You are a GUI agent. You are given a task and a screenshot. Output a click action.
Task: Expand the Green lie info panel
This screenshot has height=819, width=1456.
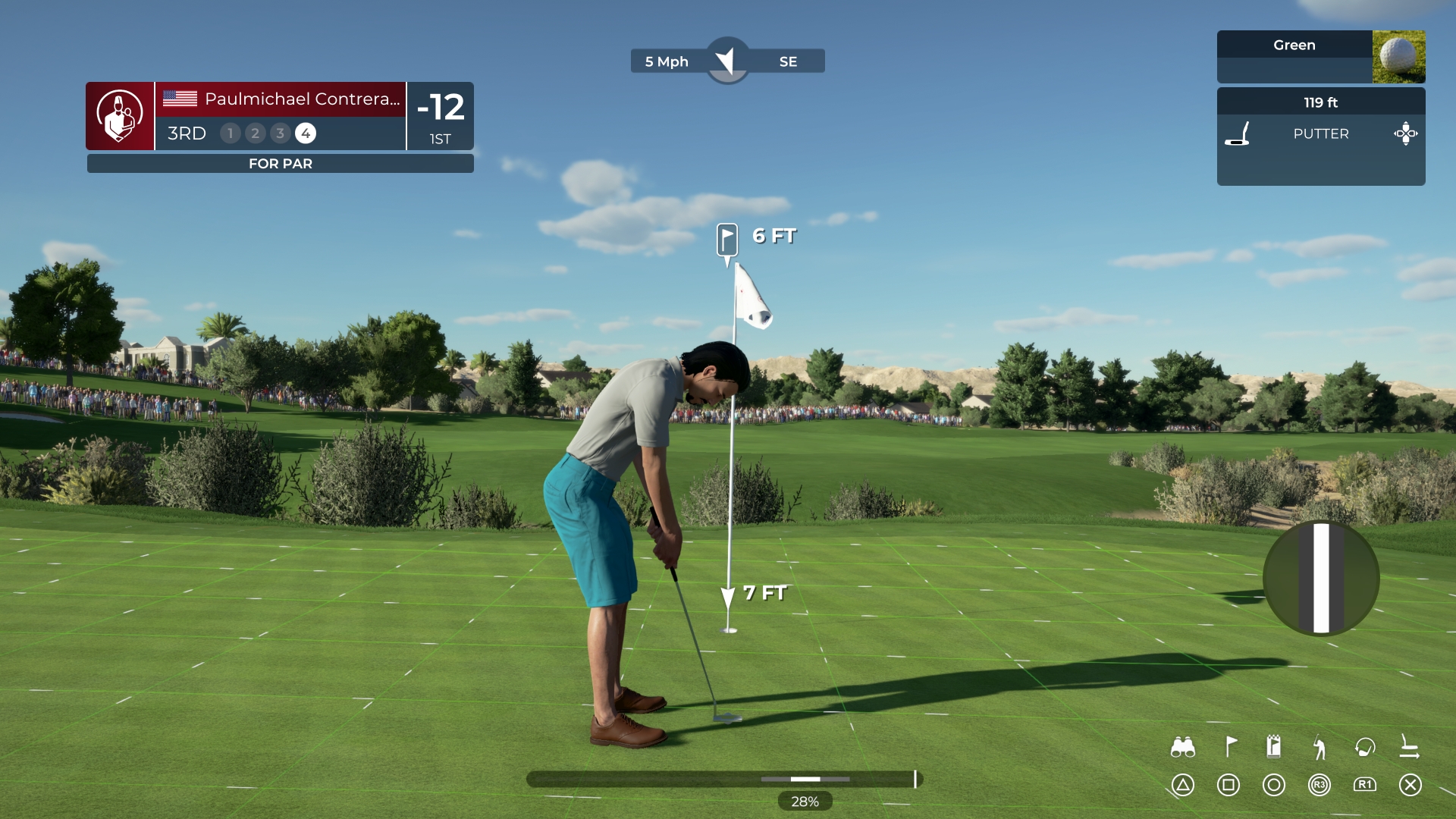pos(1293,45)
